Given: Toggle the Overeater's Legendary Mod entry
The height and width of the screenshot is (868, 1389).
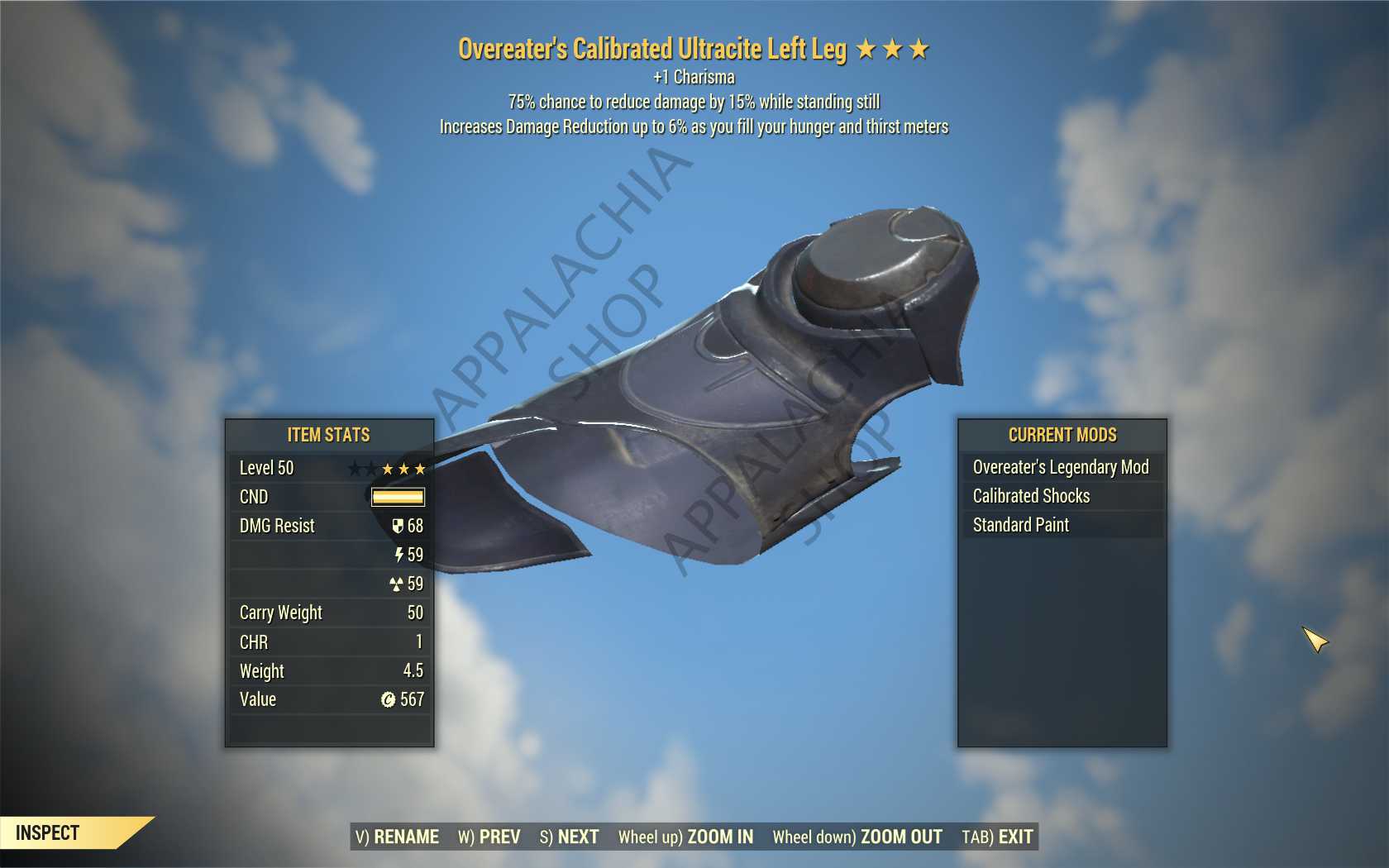Looking at the screenshot, I should click(x=1061, y=467).
